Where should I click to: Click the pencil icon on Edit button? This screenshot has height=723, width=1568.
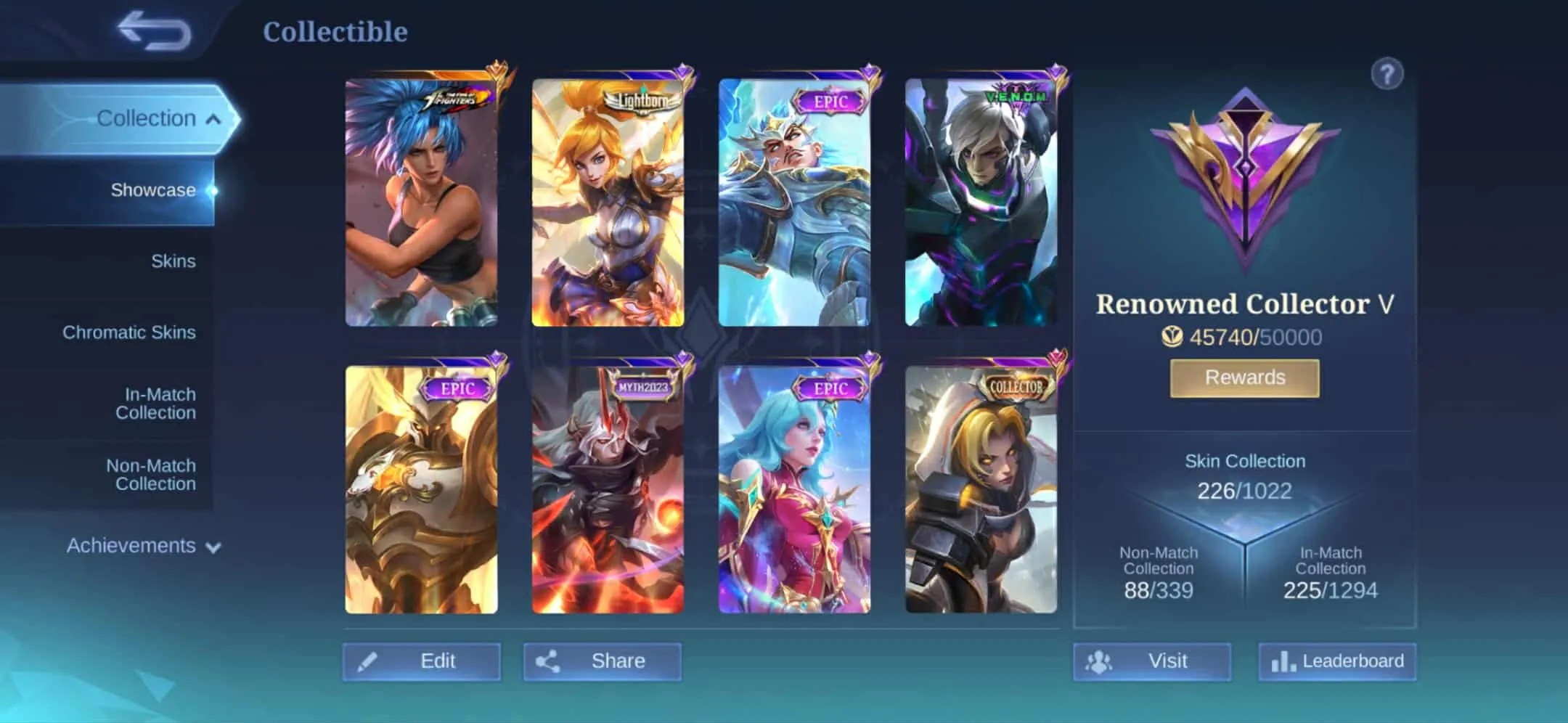click(385, 661)
